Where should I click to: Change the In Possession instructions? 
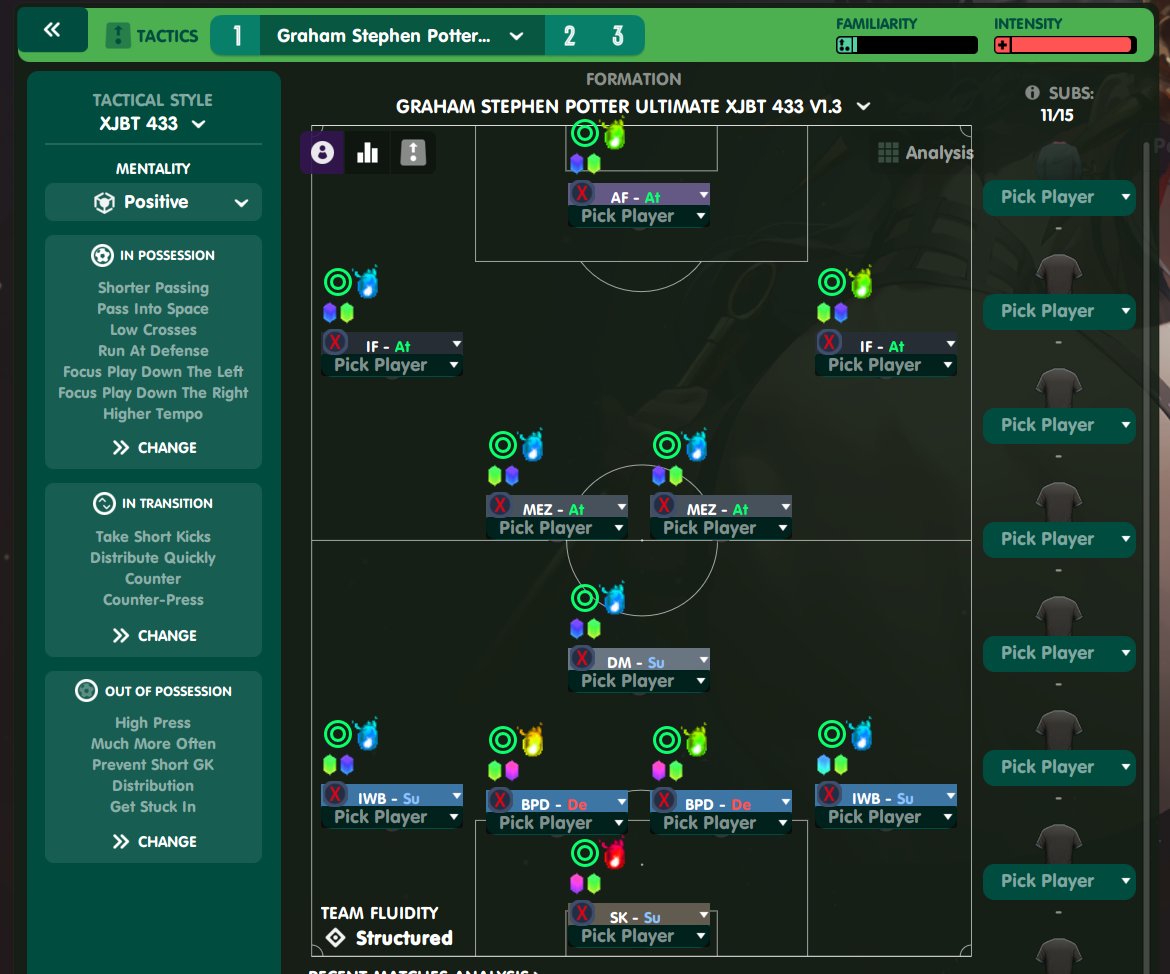point(153,447)
